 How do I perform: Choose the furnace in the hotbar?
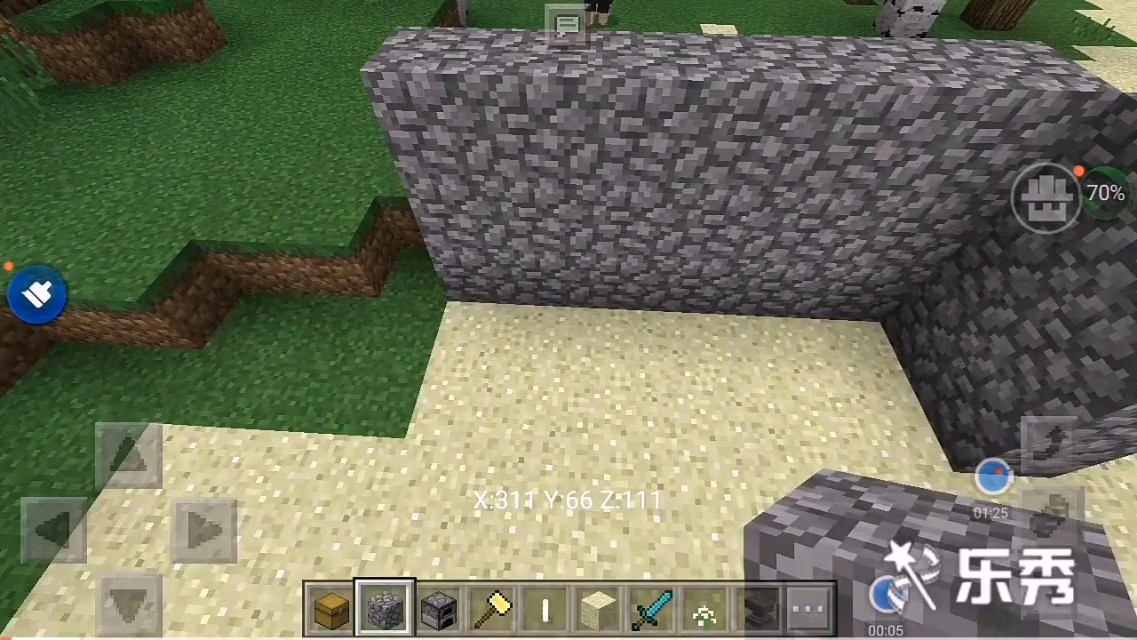(x=438, y=607)
